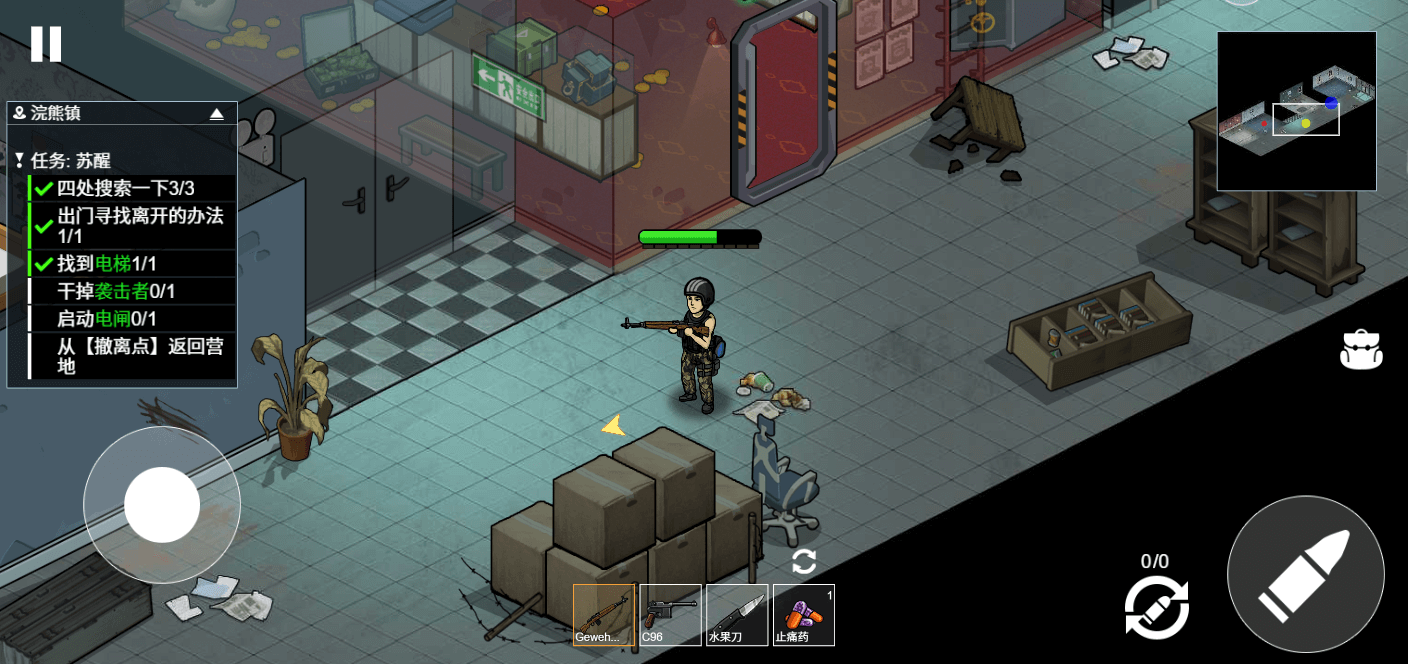Open the minimap
This screenshot has height=664, width=1408.
coord(1296,111)
